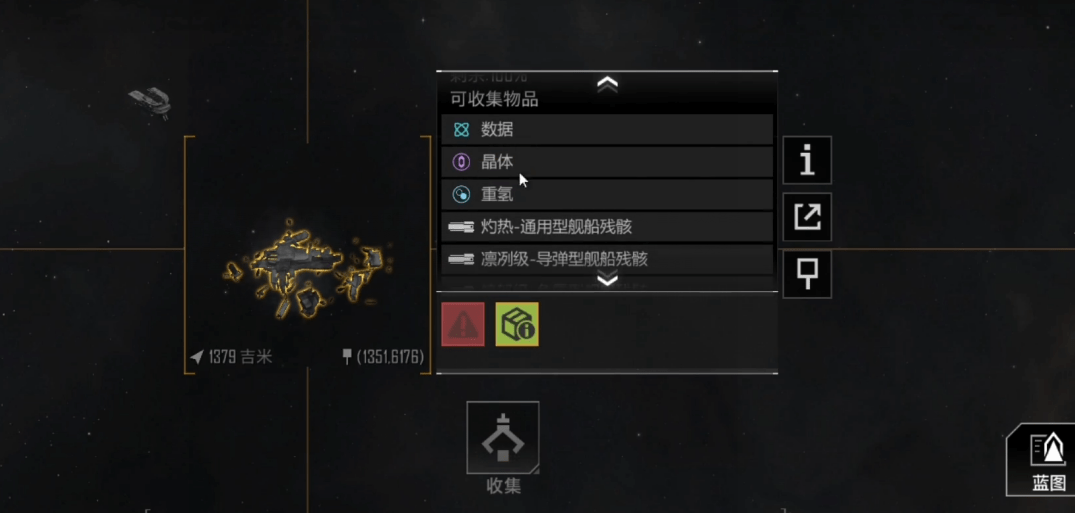Click the red warning triangle icon

(x=463, y=324)
